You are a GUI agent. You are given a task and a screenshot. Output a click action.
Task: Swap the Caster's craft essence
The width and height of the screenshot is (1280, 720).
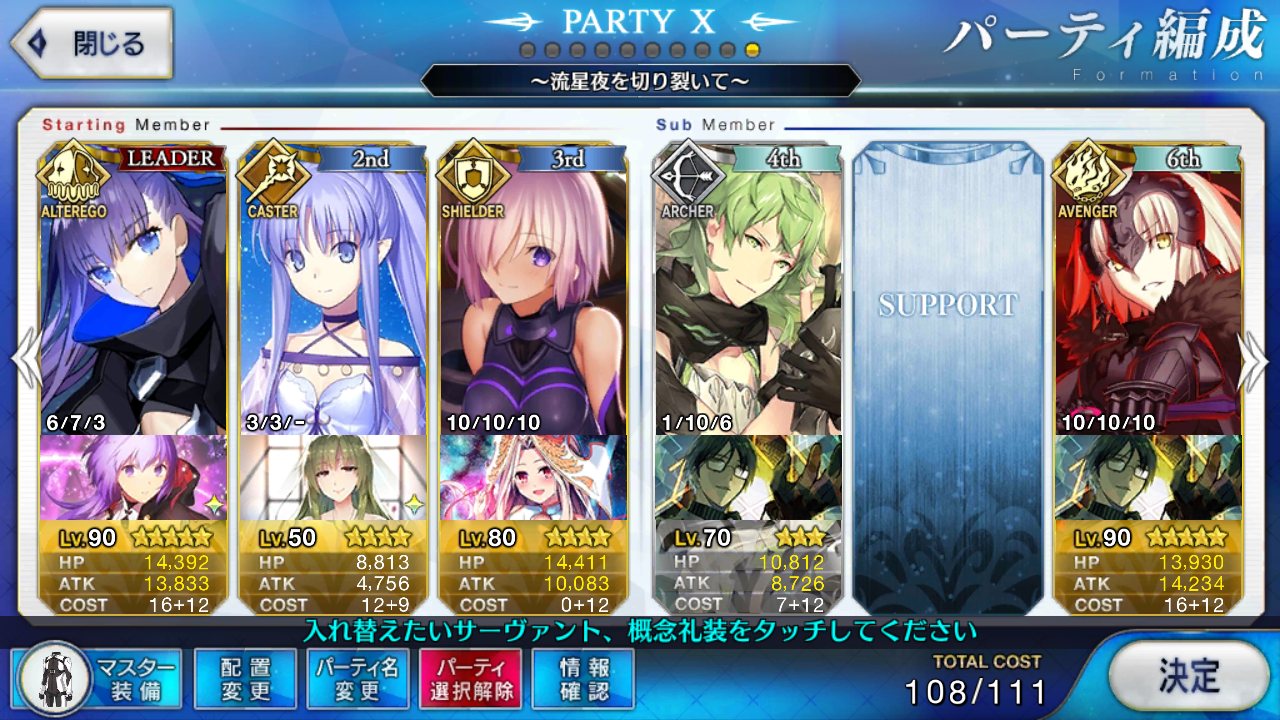[x=333, y=477]
